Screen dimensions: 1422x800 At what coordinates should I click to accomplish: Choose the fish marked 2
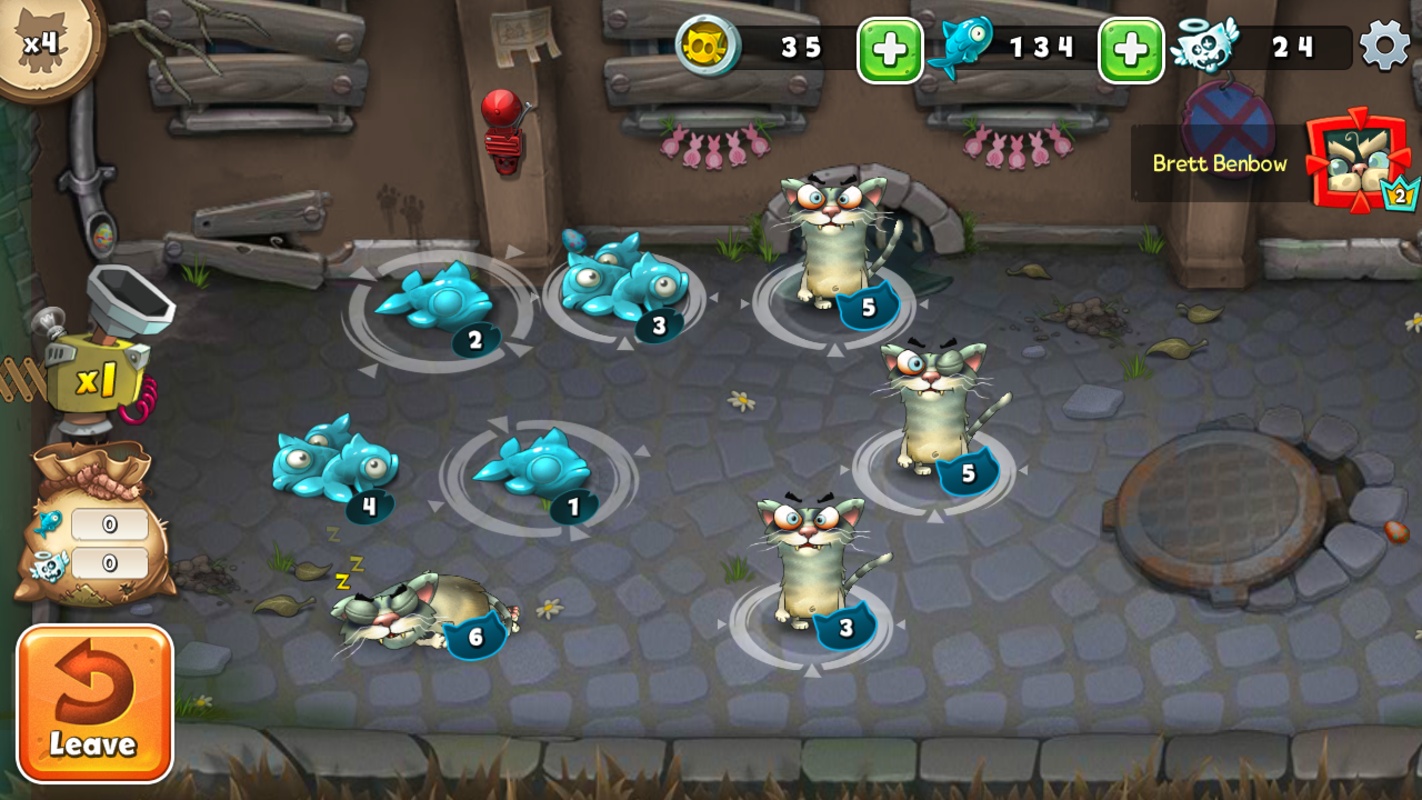tap(435, 297)
